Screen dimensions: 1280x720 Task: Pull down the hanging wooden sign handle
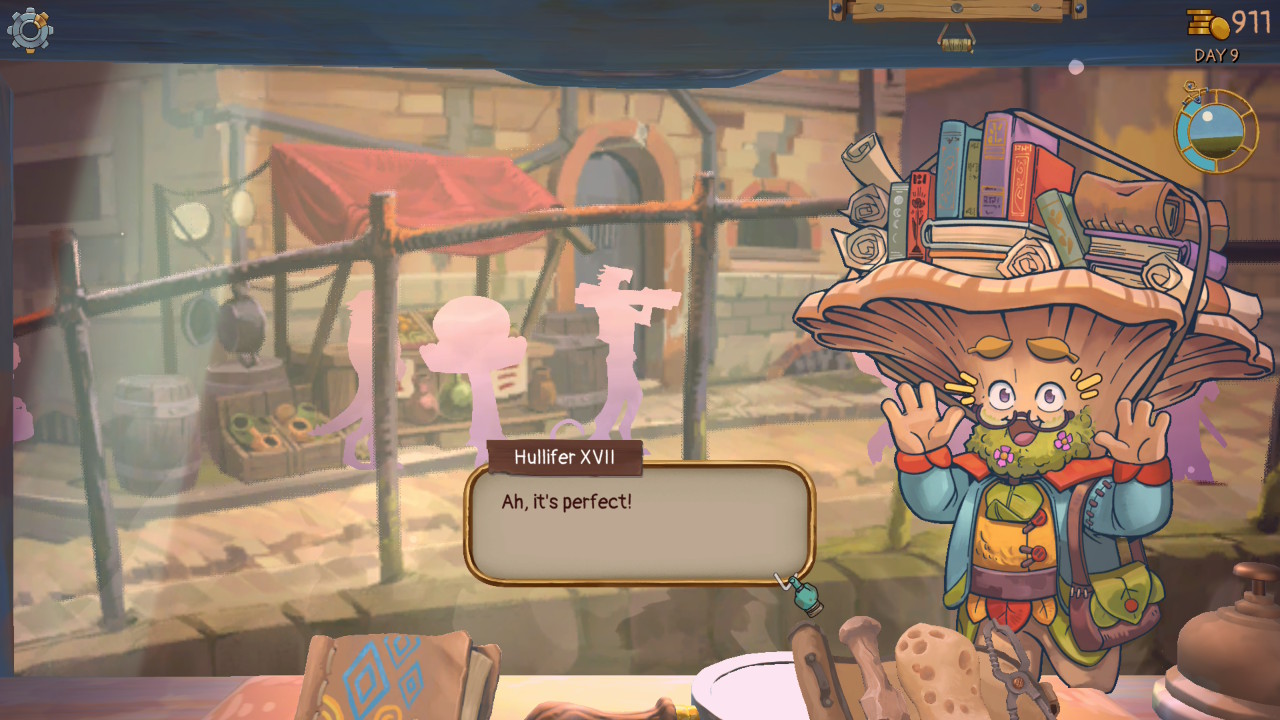pos(957,42)
